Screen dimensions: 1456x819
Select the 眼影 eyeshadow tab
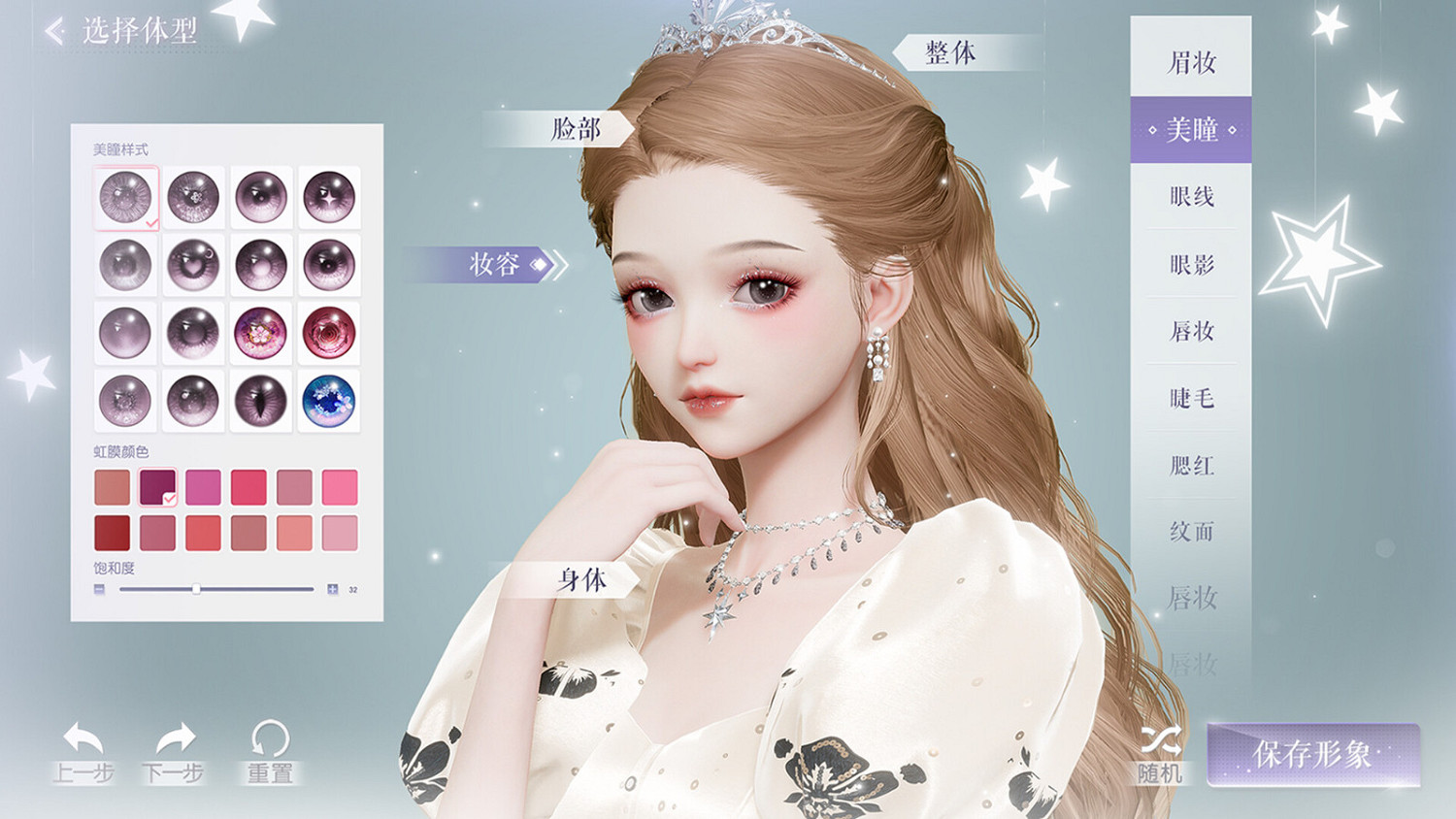coord(1190,264)
